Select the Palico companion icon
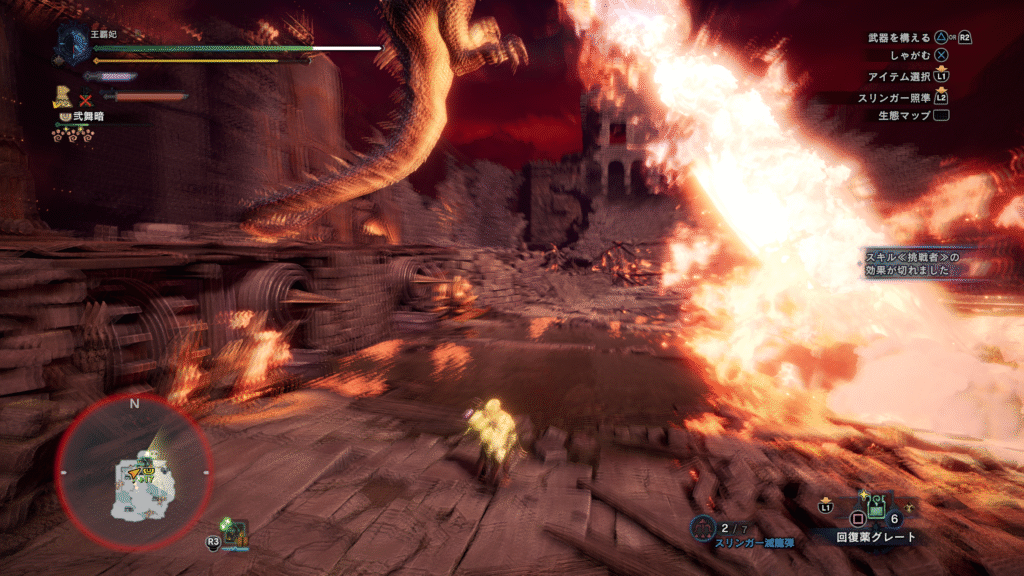Image resolution: width=1024 pixels, height=576 pixels. click(x=64, y=96)
